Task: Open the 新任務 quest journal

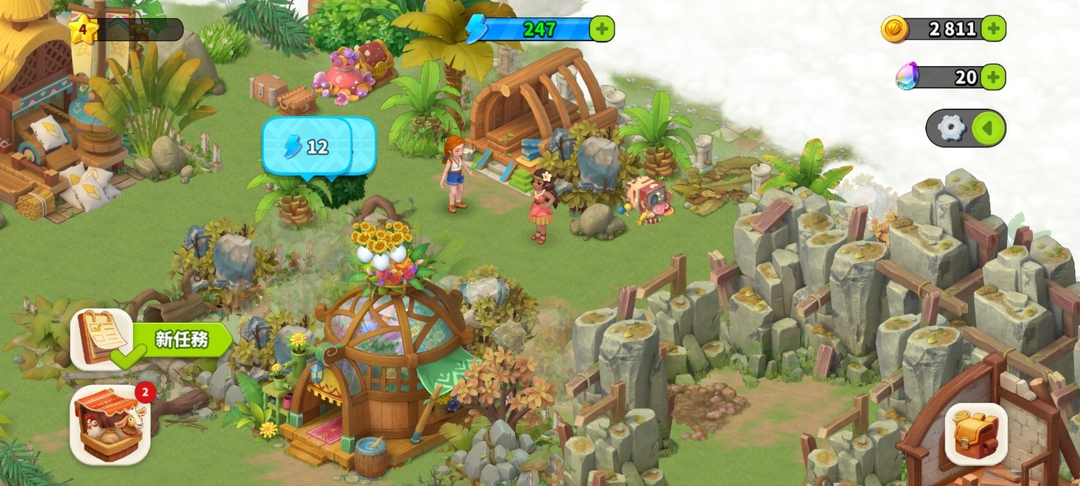Action: click(104, 340)
